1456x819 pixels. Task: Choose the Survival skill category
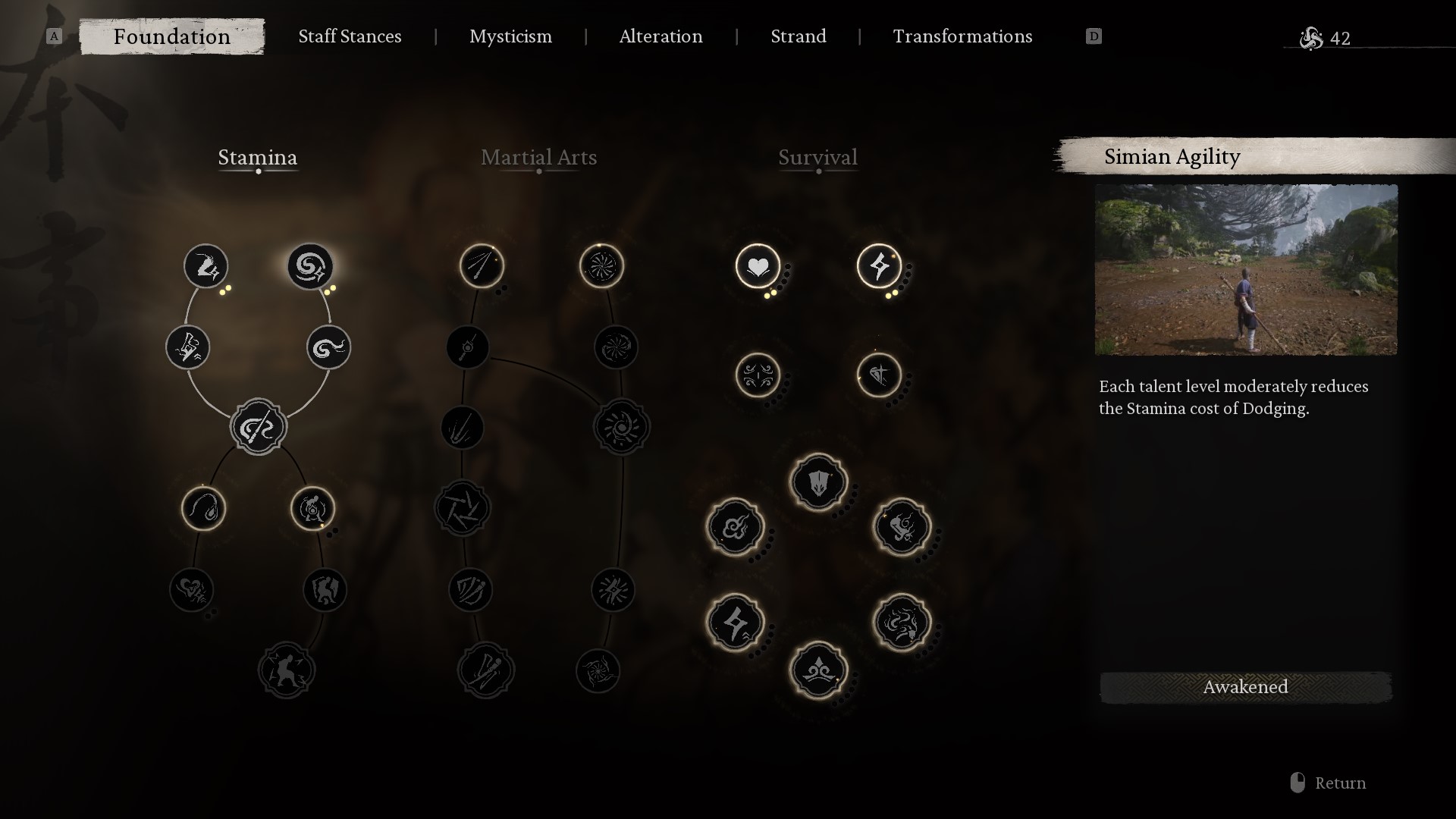[817, 158]
